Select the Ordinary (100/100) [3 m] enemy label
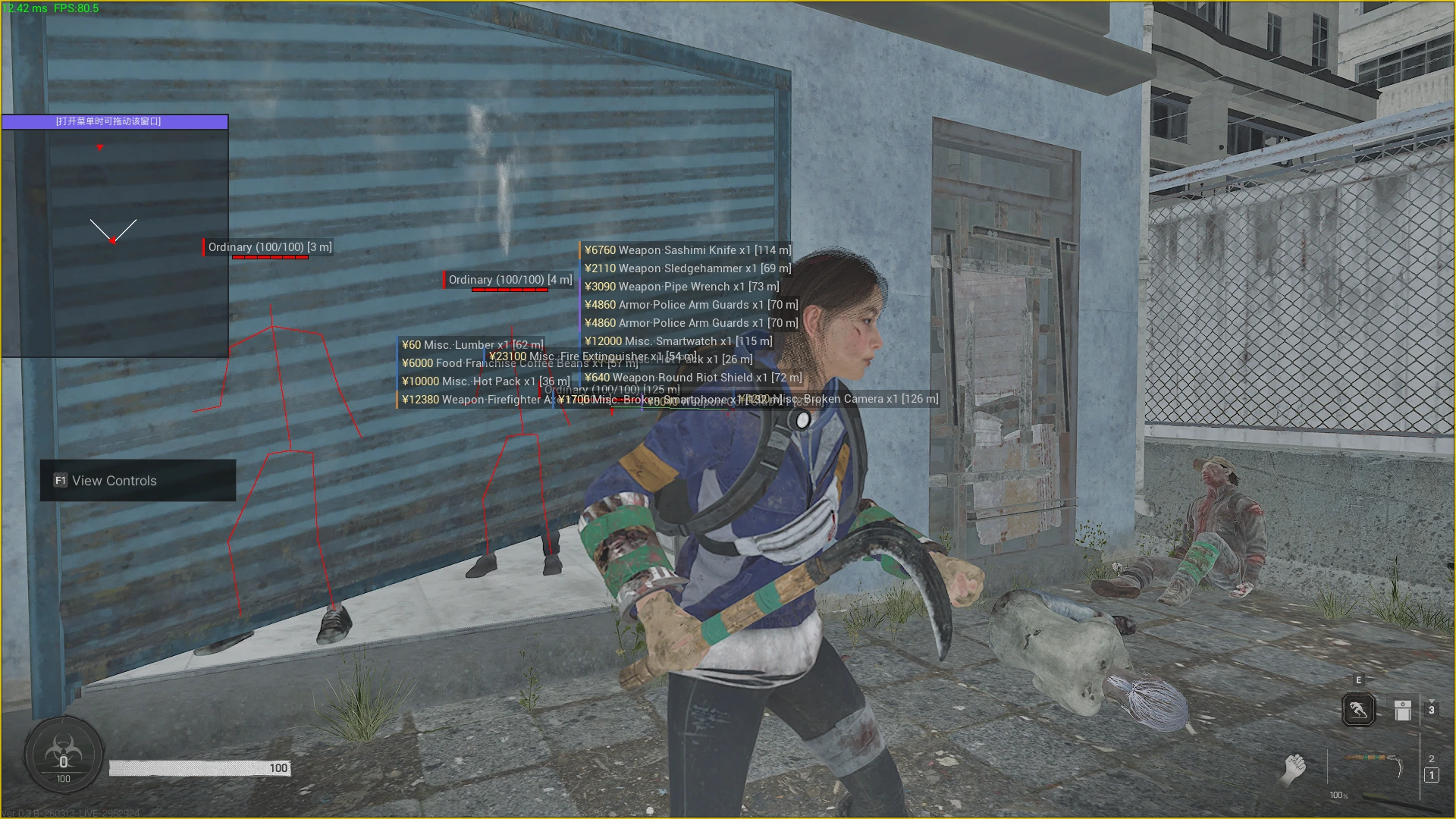The width and height of the screenshot is (1456, 819). tap(271, 246)
